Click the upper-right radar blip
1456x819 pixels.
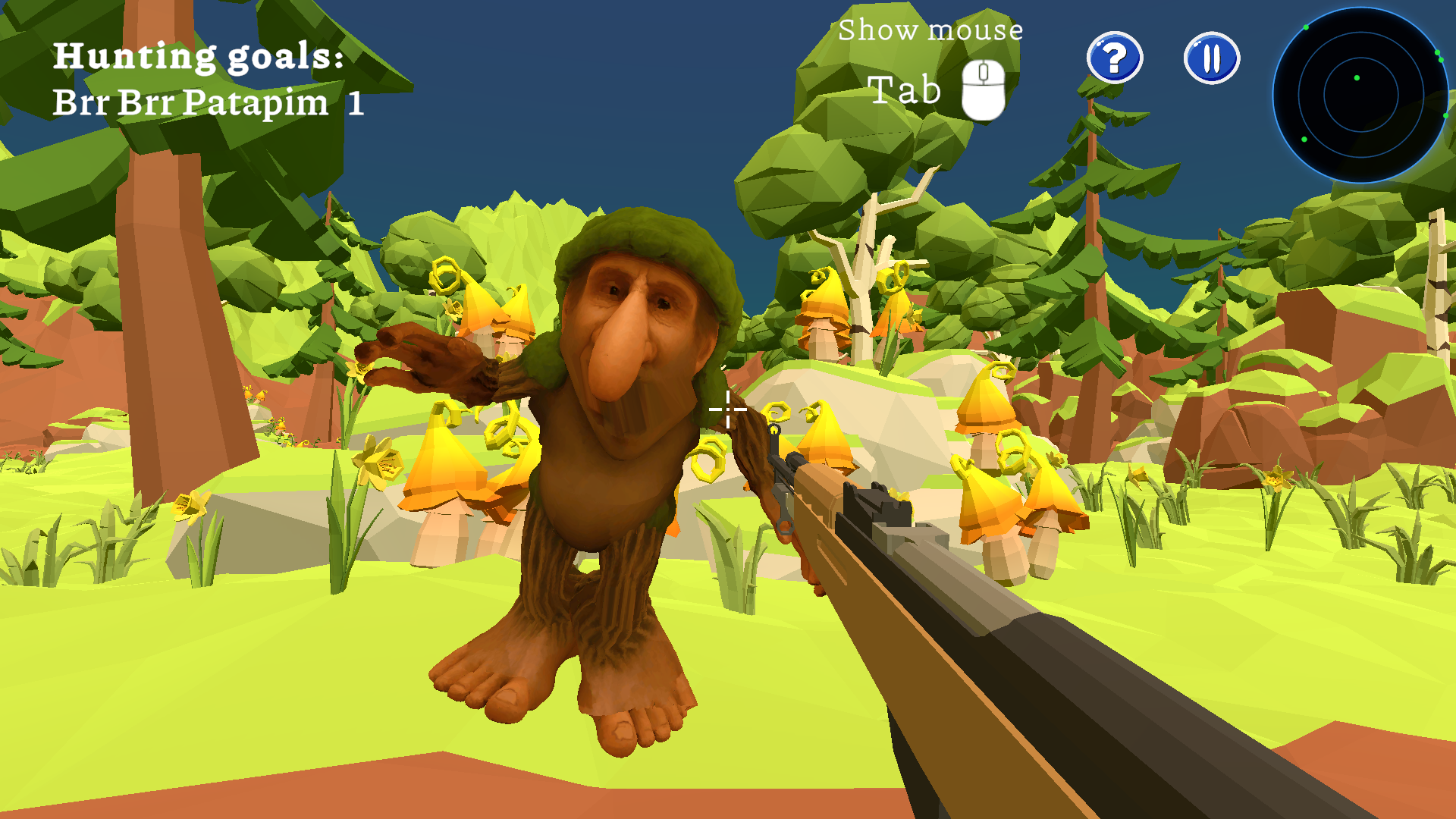tap(1437, 52)
